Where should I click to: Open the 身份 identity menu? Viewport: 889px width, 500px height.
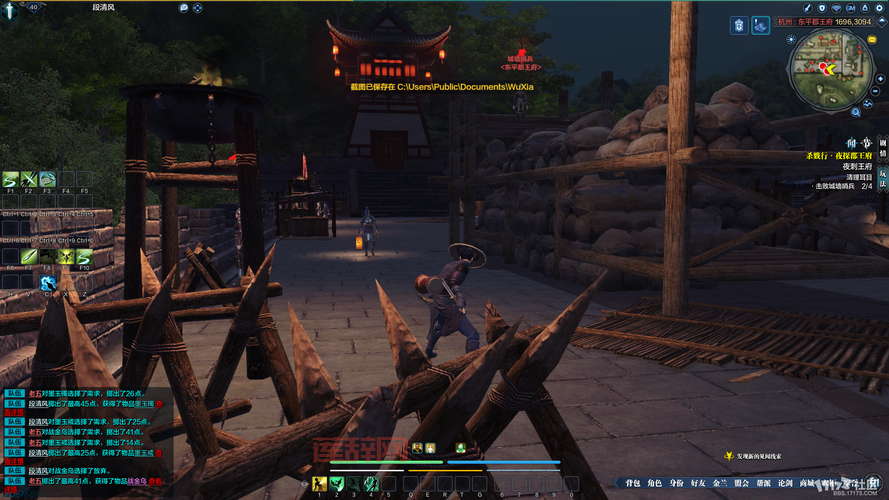677,483
